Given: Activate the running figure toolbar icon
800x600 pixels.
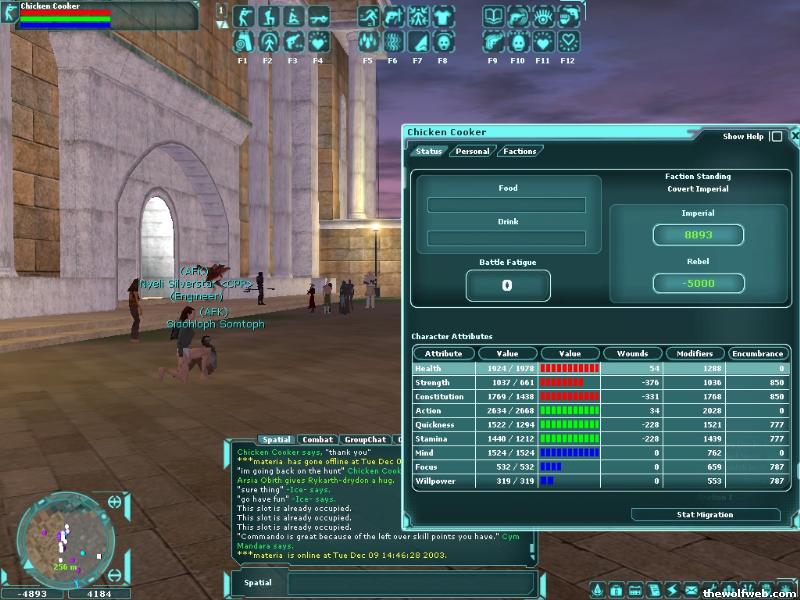Looking at the screenshot, I should [368, 17].
